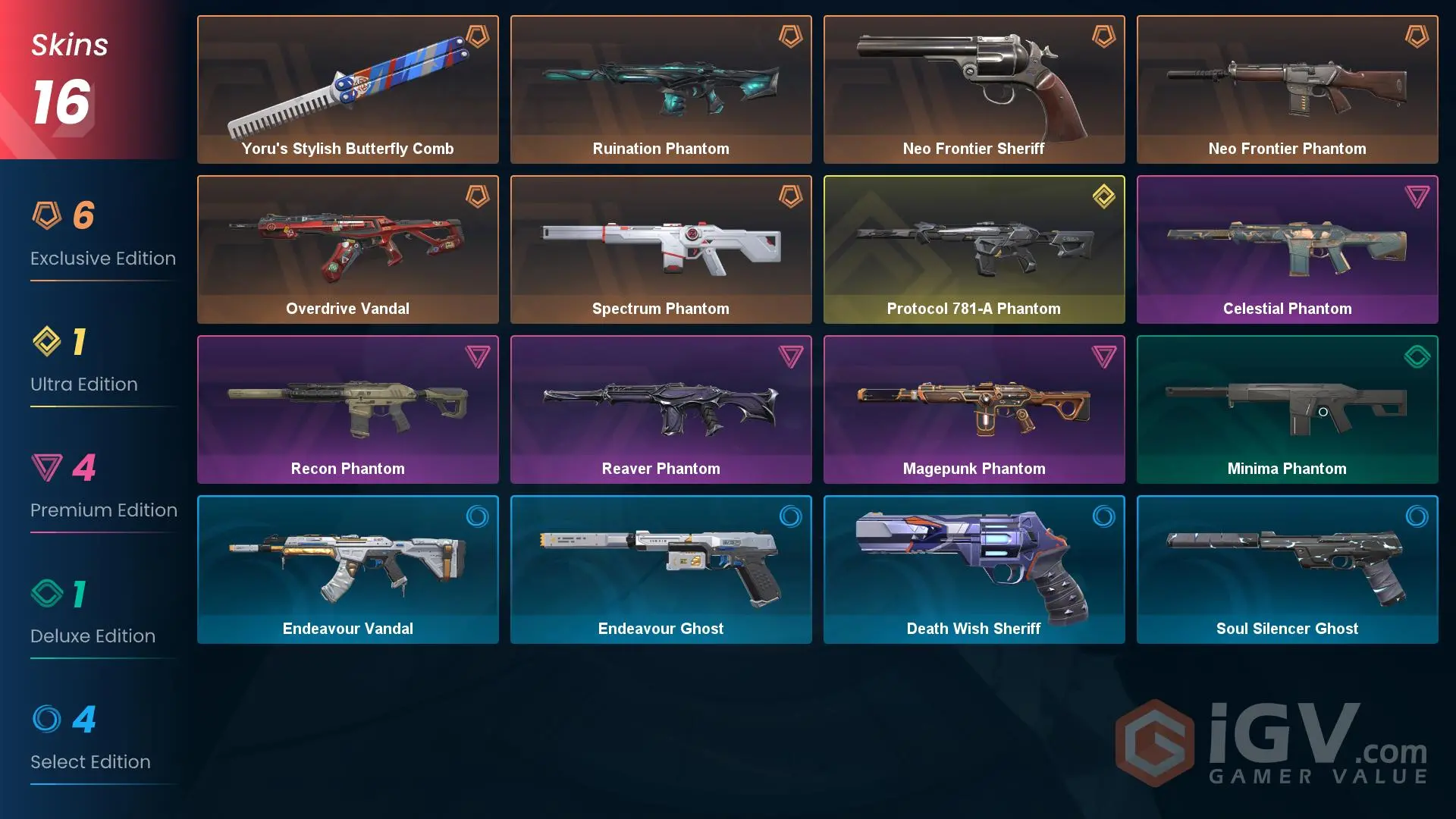Select the Select Edition icon in the sidebar

tap(48, 721)
